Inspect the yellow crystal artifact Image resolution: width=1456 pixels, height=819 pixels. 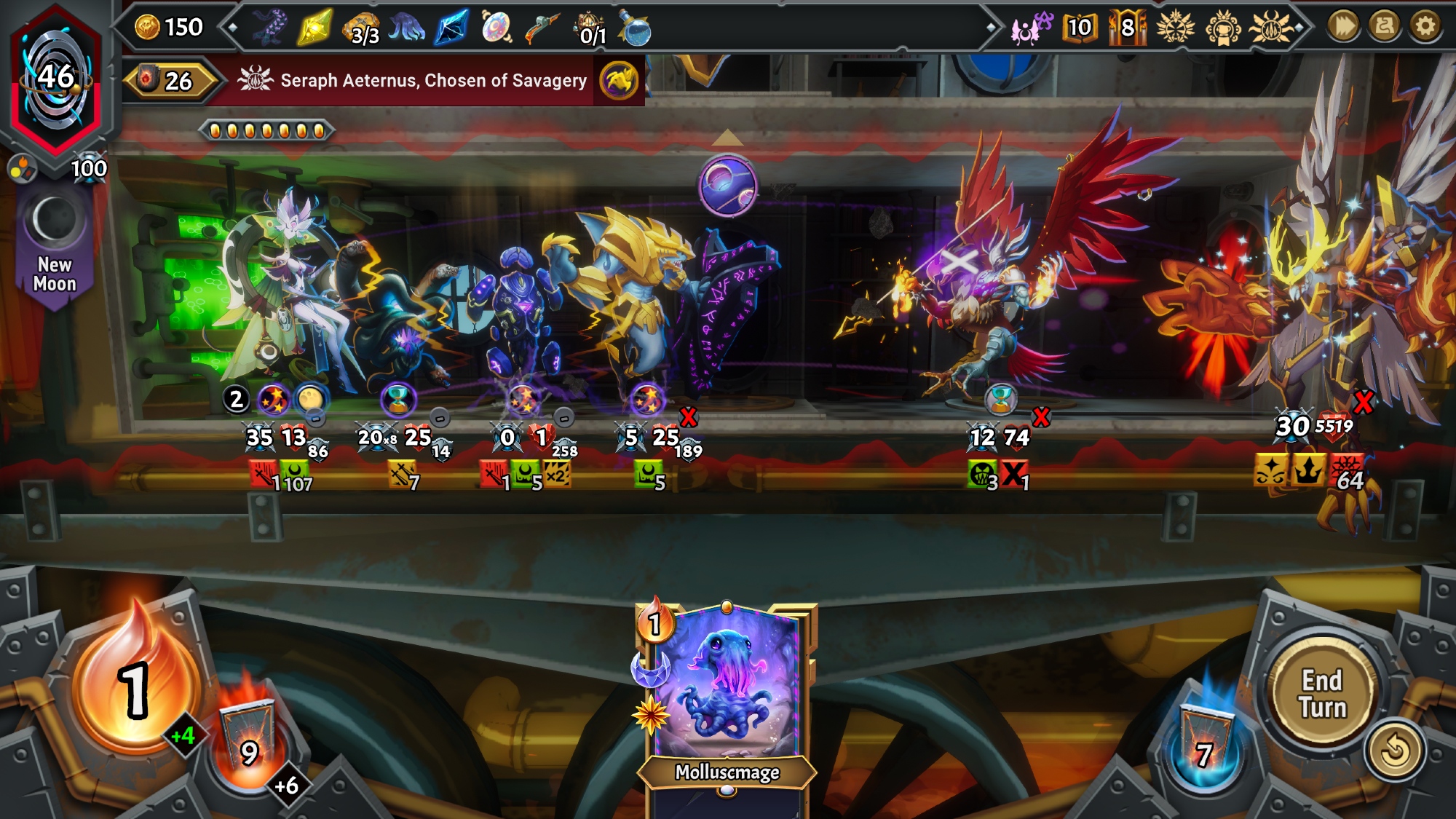[314, 28]
